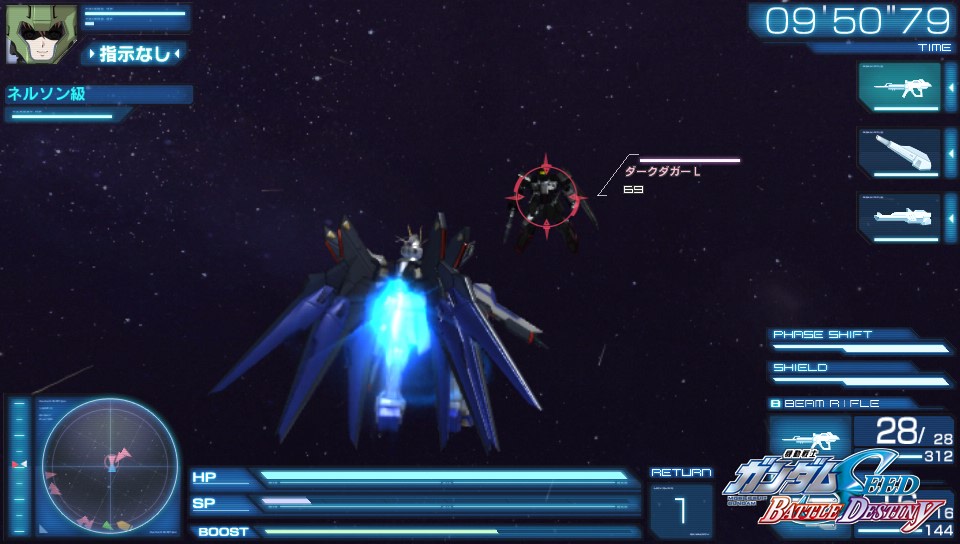The width and height of the screenshot is (960, 544).
Task: Select the beam rifle weapon slot
Action: click(x=899, y=87)
